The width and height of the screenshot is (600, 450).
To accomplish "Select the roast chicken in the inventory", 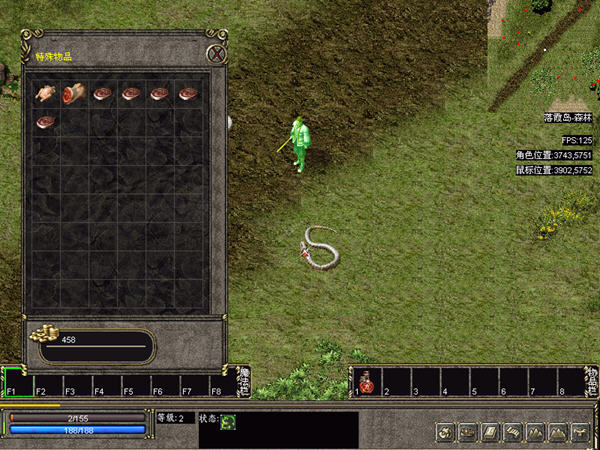I will click(46, 94).
